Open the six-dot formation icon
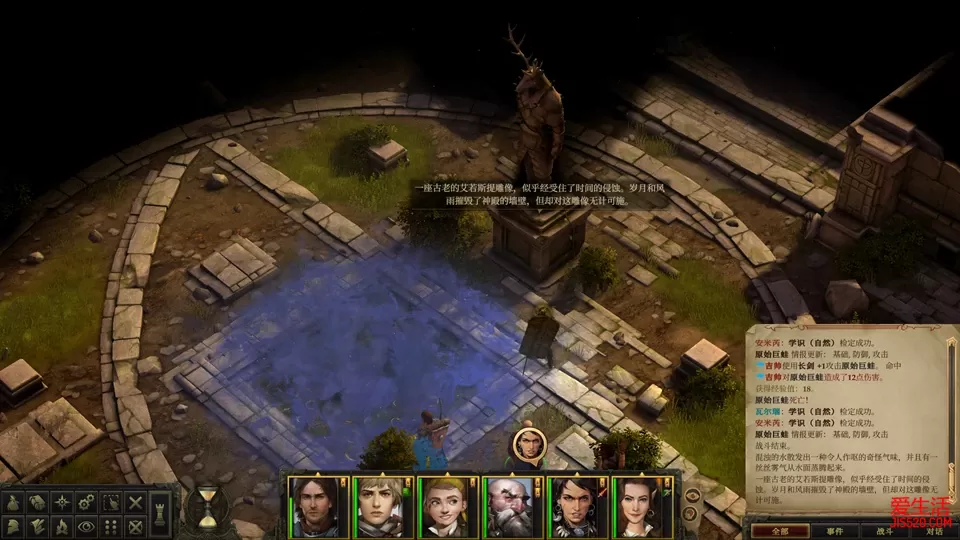The width and height of the screenshot is (960, 540). click(x=111, y=526)
